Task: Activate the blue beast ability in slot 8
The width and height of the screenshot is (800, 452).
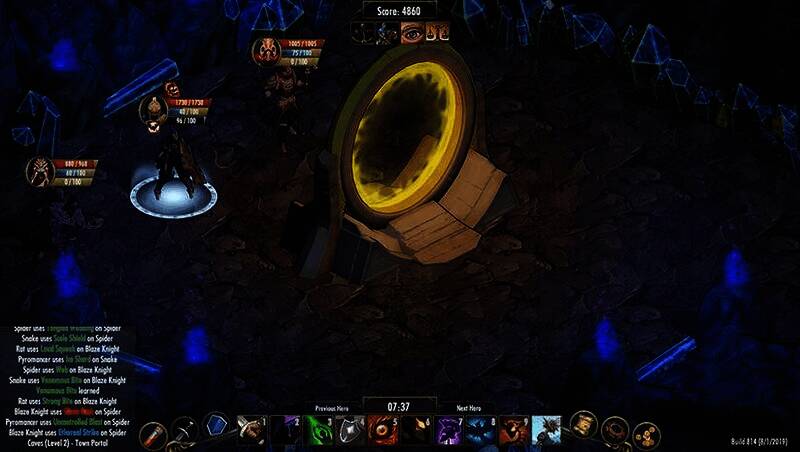Action: 481,431
